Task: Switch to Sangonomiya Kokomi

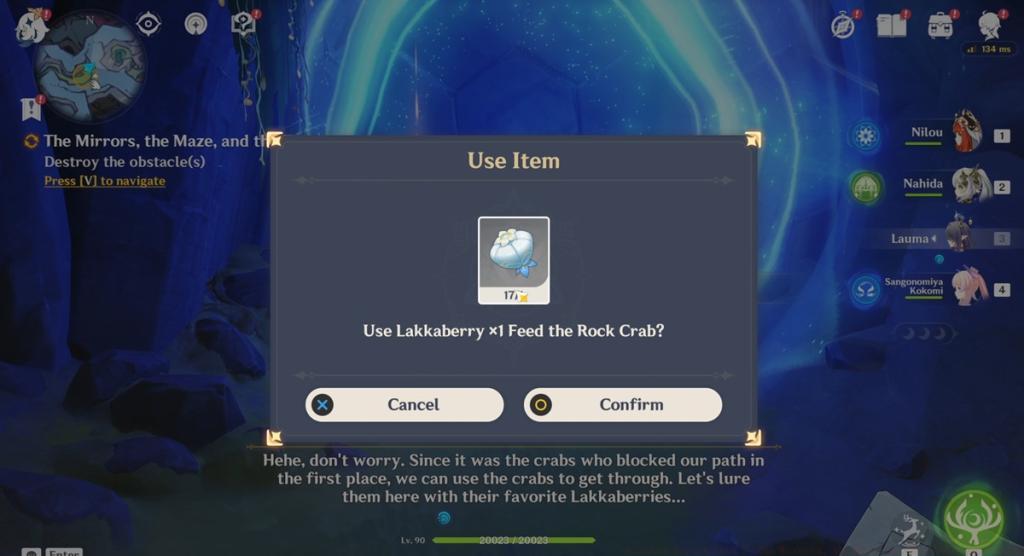Action: [965, 289]
